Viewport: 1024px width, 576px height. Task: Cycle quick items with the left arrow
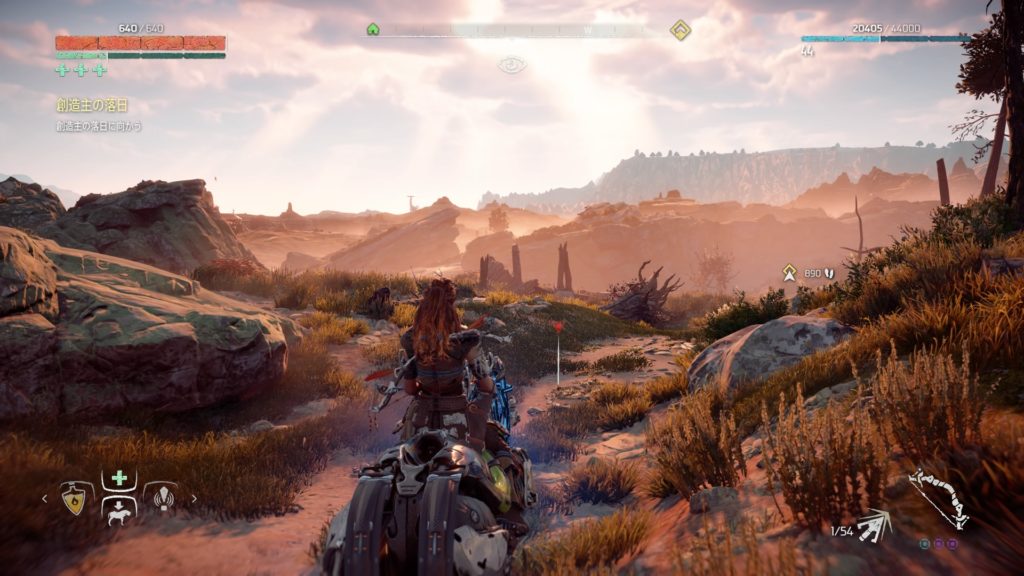(x=45, y=498)
